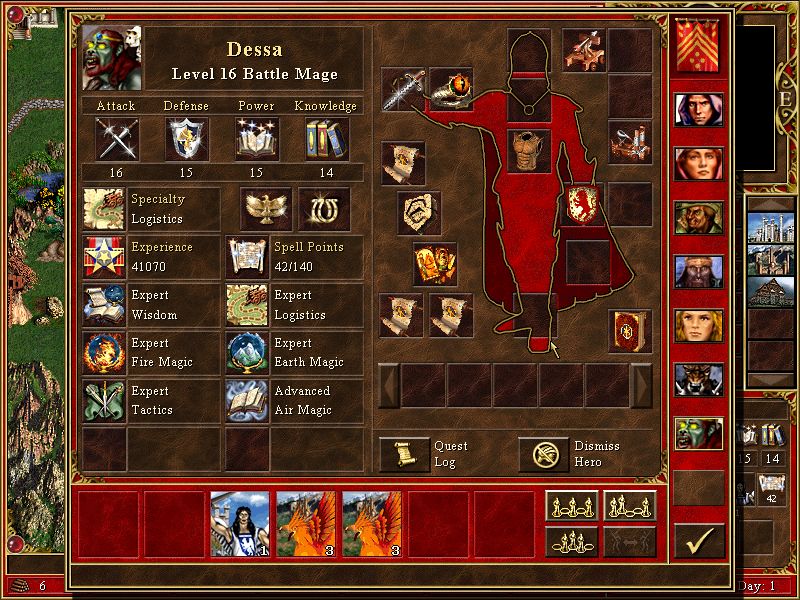Open the red spellbook

pos(630,331)
